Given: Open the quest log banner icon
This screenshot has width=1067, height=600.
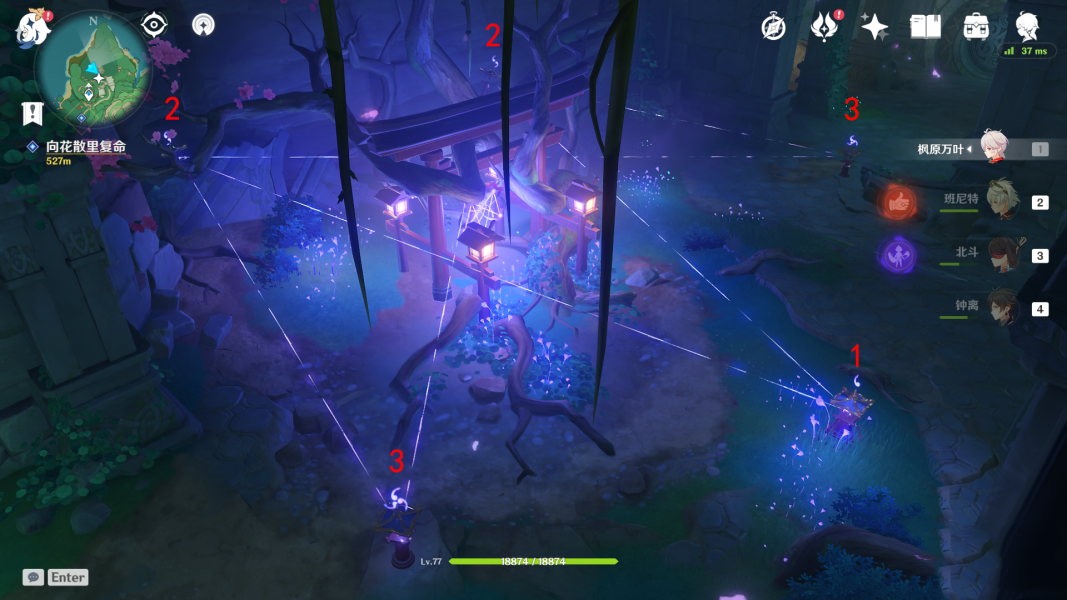Looking at the screenshot, I should click(32, 113).
